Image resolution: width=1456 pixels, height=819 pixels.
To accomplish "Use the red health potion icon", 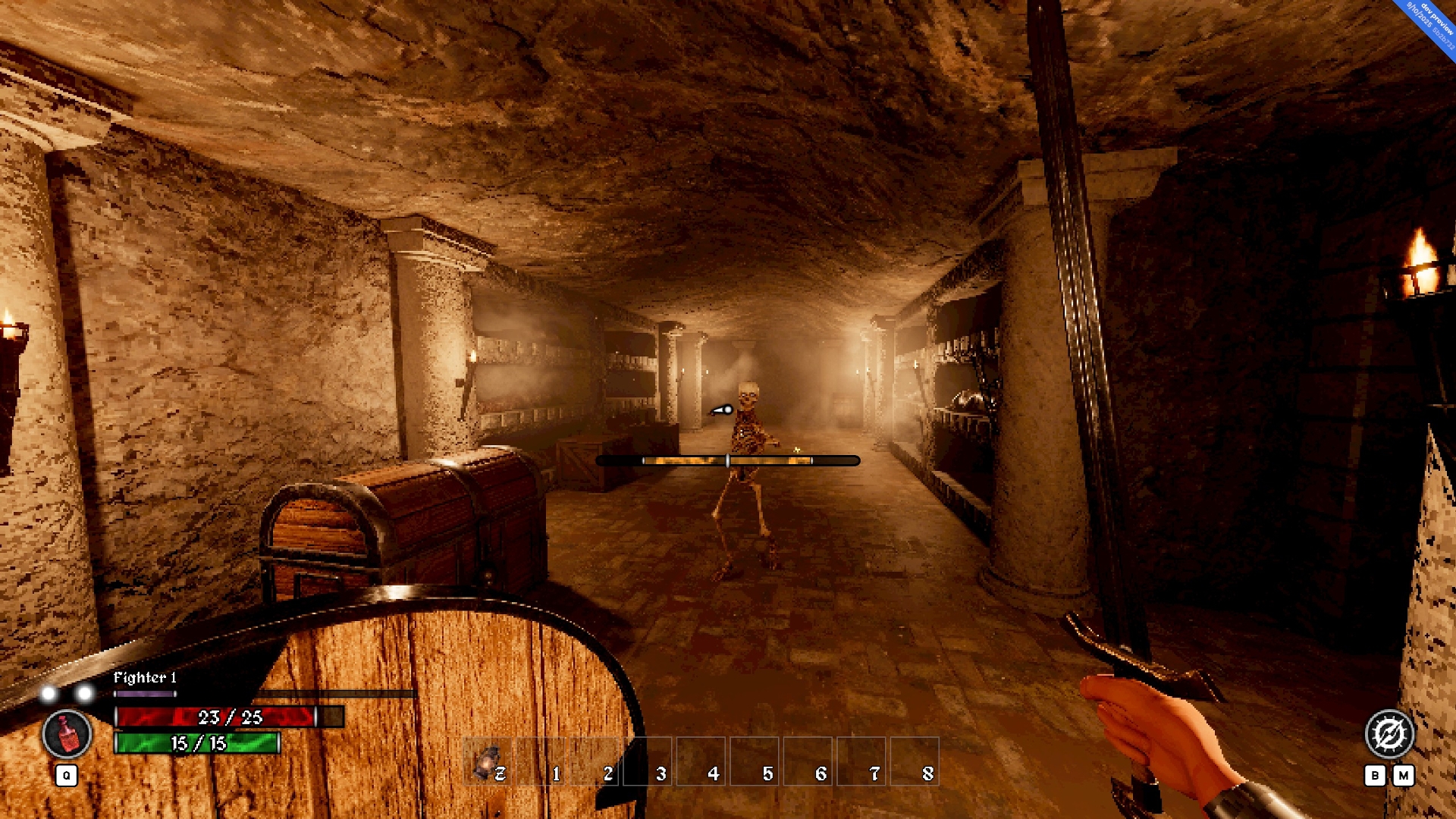I will coord(67,734).
